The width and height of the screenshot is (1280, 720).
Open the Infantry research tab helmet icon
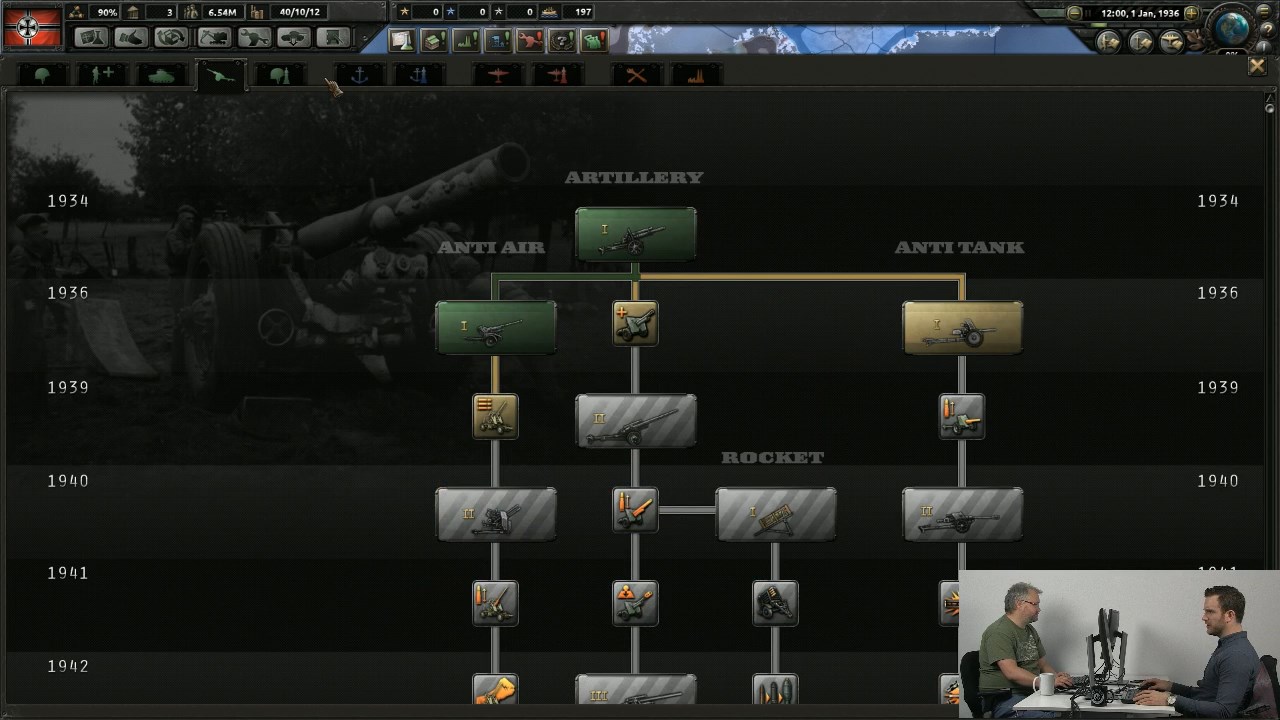point(41,73)
